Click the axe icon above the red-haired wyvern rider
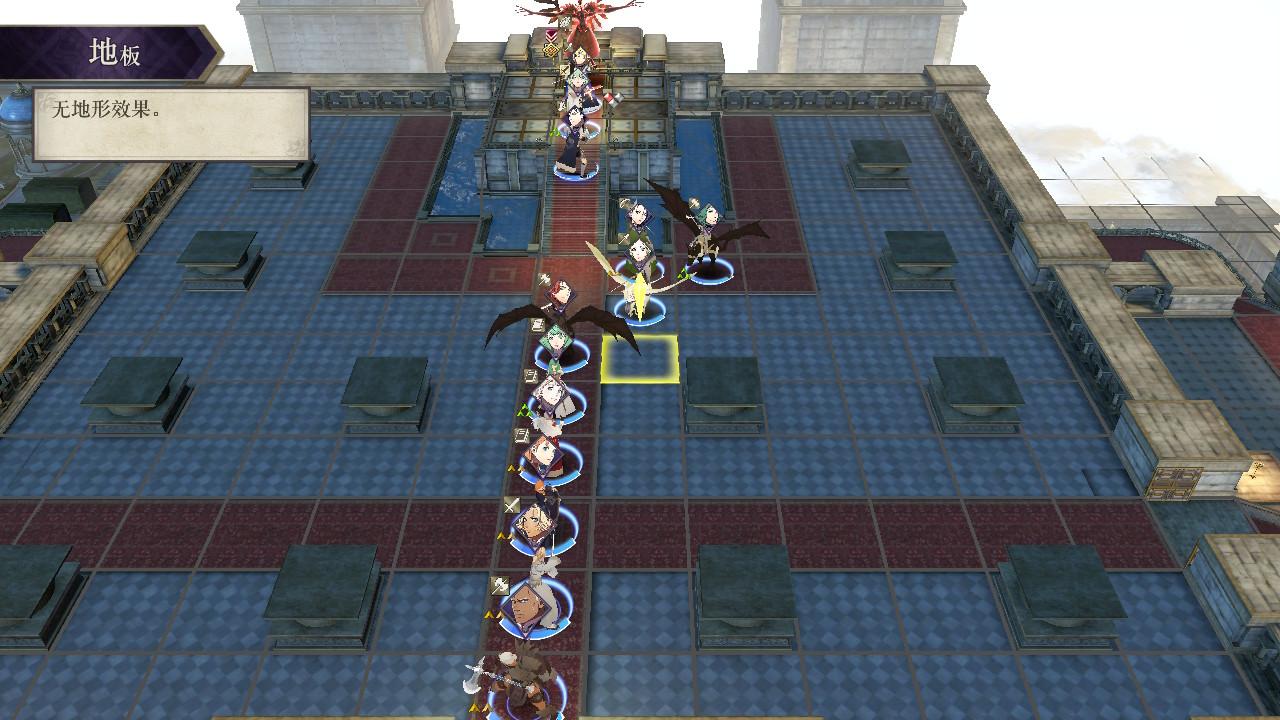The width and height of the screenshot is (1280, 720). coord(544,277)
